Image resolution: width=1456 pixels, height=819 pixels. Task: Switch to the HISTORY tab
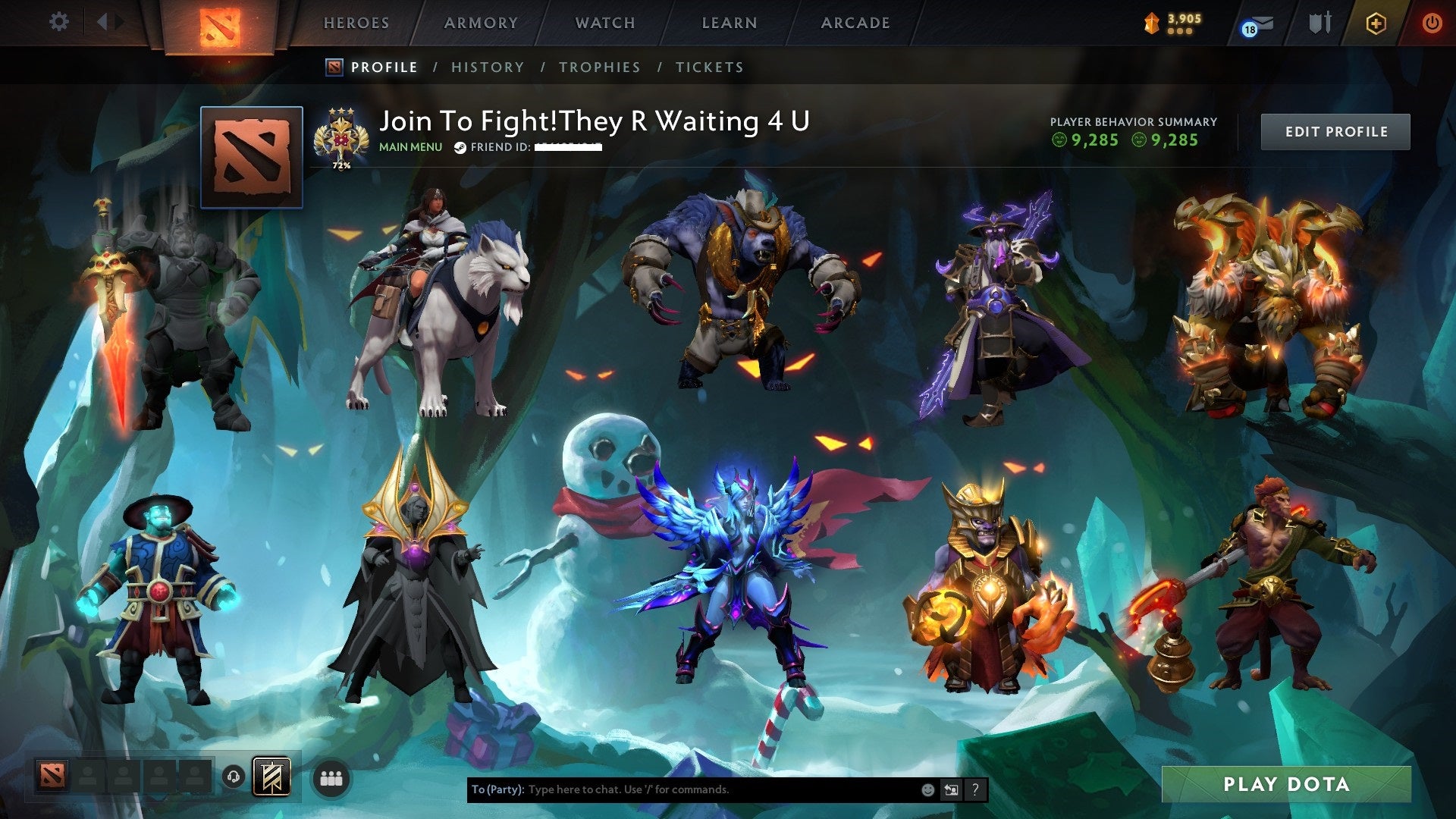(488, 67)
